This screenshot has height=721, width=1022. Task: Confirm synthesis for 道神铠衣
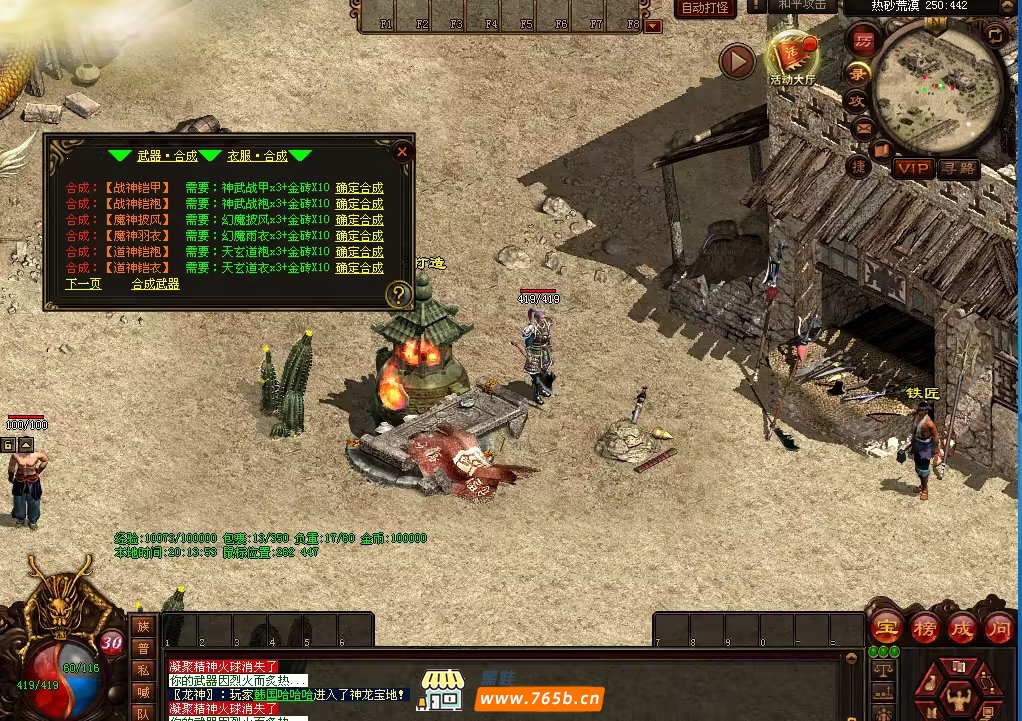point(359,268)
